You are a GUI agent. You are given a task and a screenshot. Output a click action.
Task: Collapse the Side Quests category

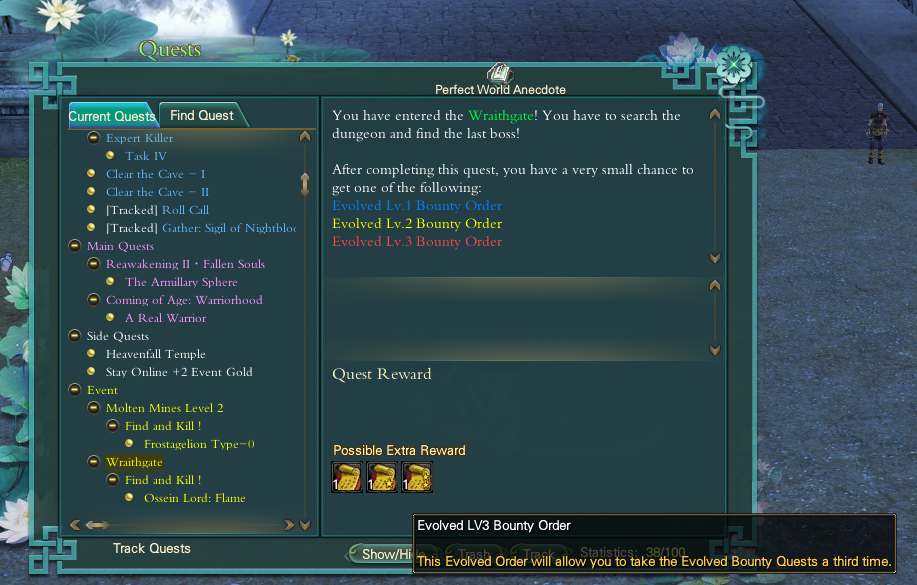pyautogui.click(x=75, y=336)
